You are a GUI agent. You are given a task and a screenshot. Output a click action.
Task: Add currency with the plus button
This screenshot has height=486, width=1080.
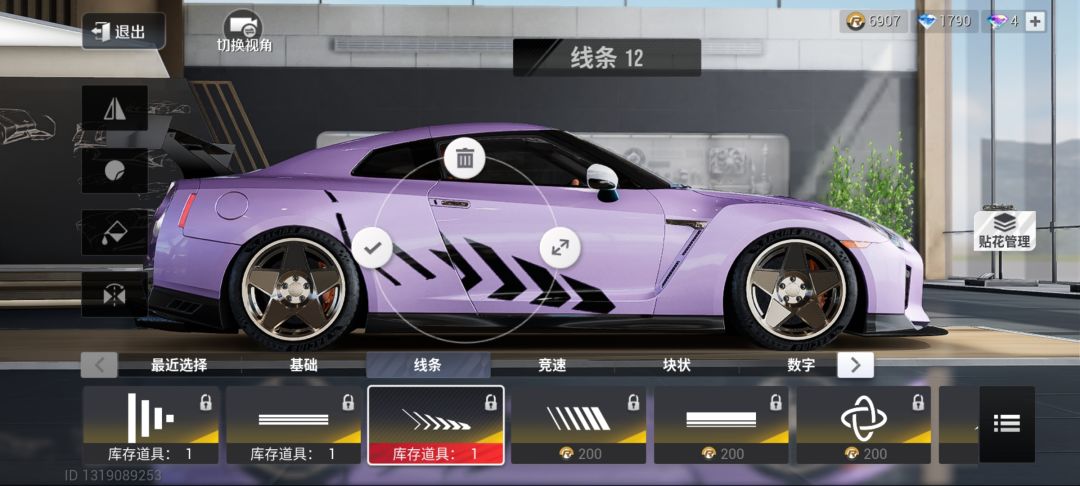coord(1035,21)
